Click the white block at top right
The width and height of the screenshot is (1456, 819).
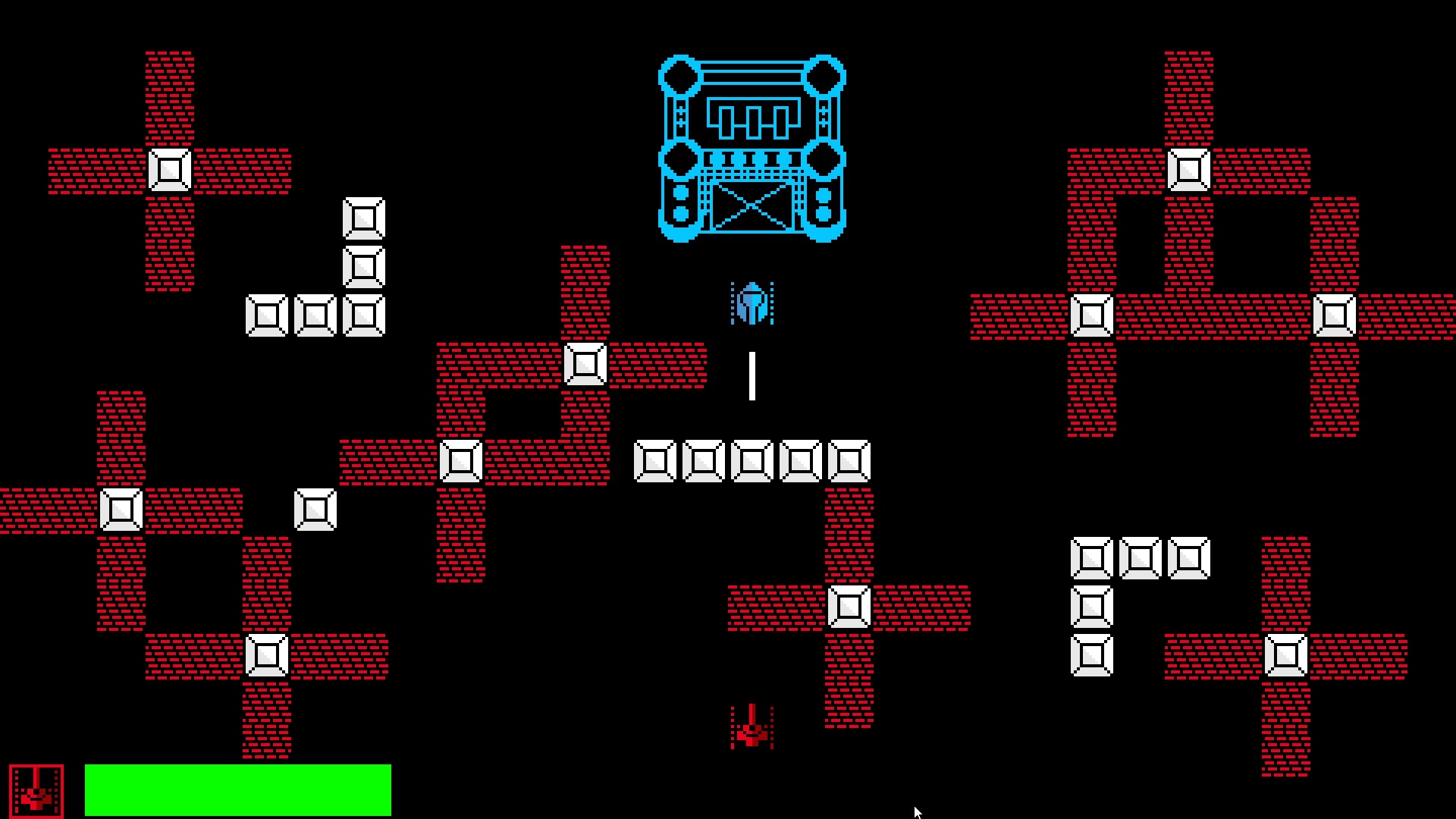(x=1189, y=171)
